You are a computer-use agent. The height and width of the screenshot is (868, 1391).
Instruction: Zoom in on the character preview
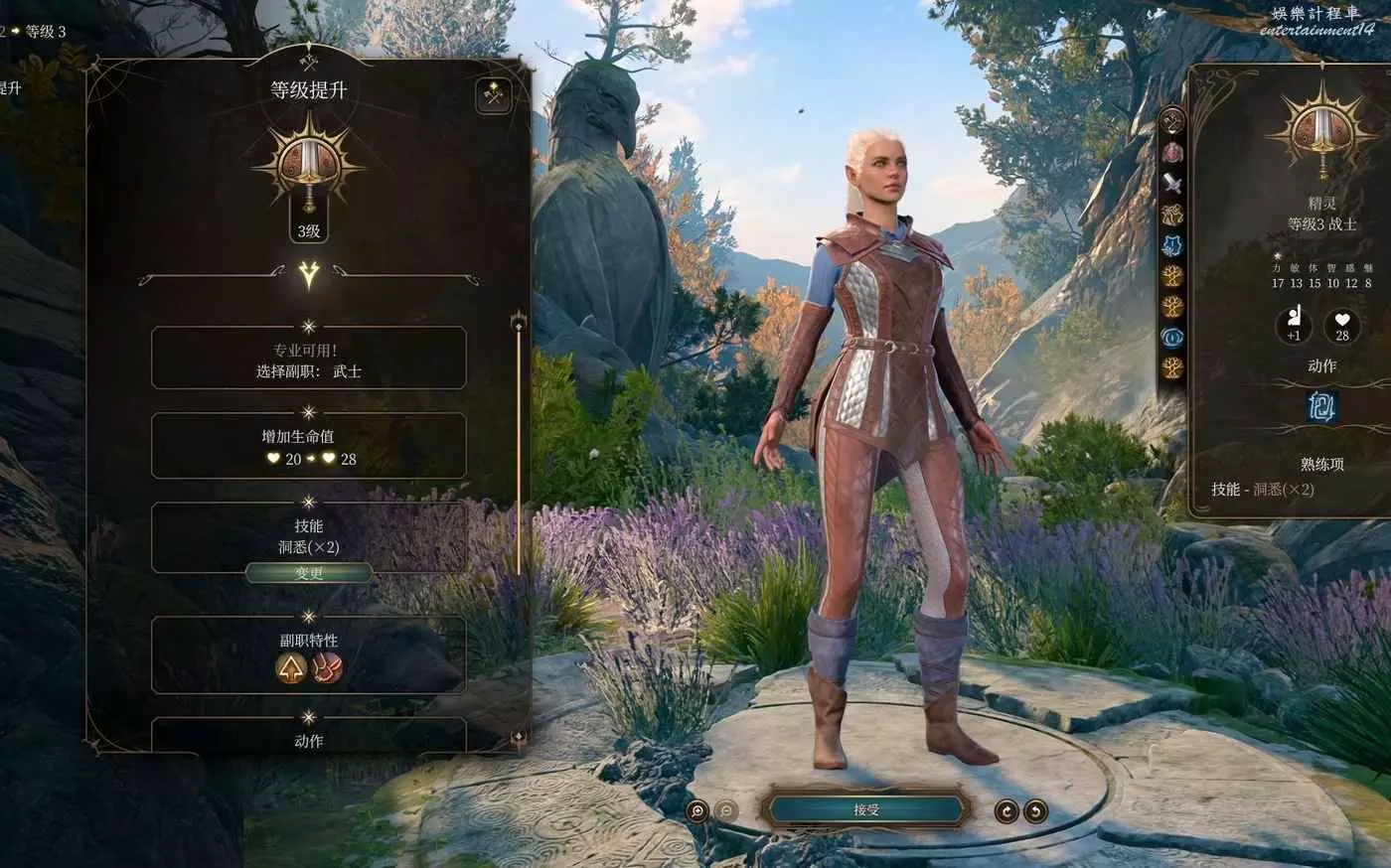tap(698, 811)
